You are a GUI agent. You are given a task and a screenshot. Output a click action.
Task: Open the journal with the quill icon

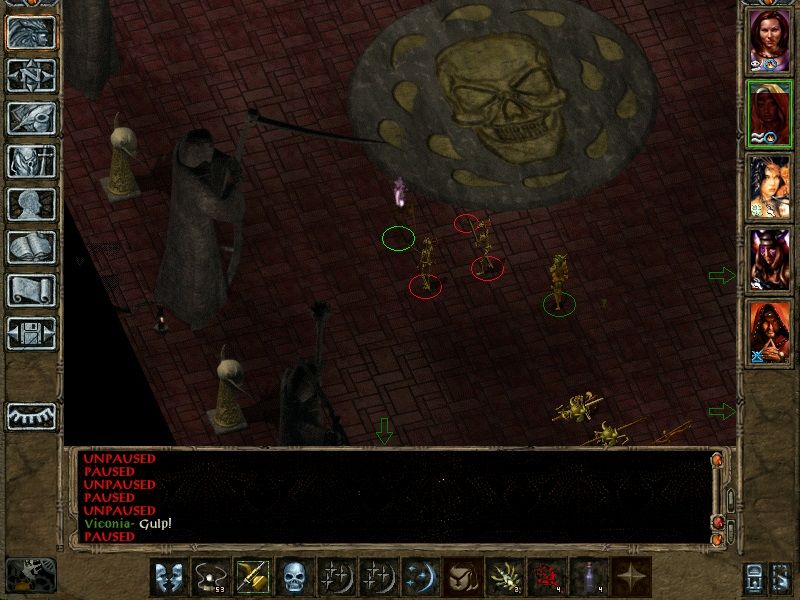tap(31, 118)
